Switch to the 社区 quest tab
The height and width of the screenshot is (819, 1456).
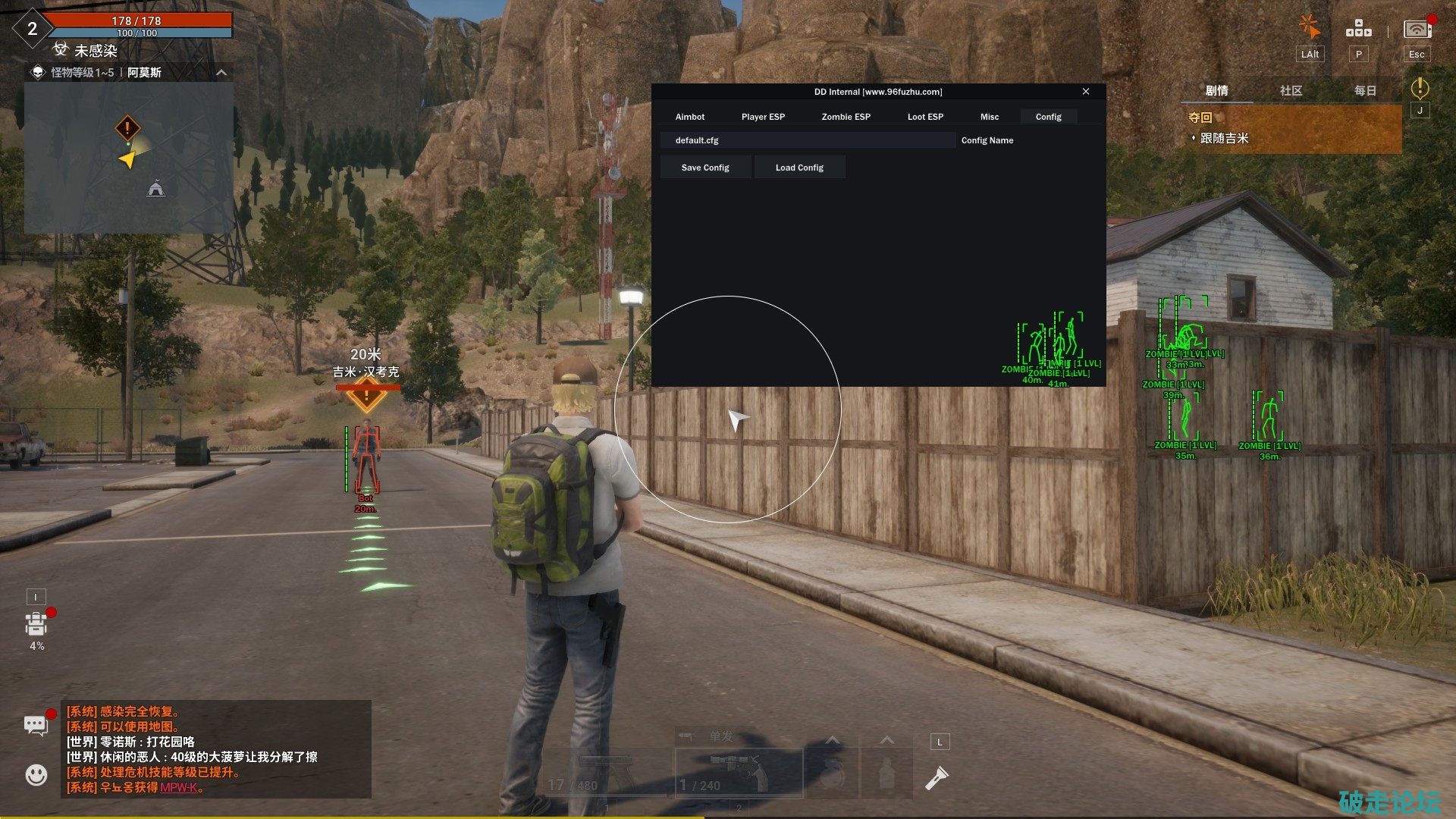pos(1291,91)
